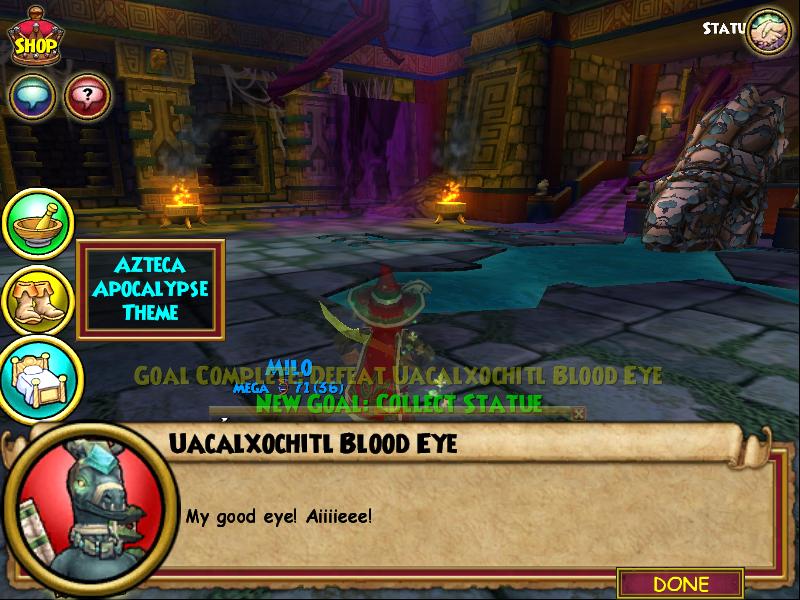Click Done to dismiss the dialogue
800x600 pixels.
[x=680, y=583]
